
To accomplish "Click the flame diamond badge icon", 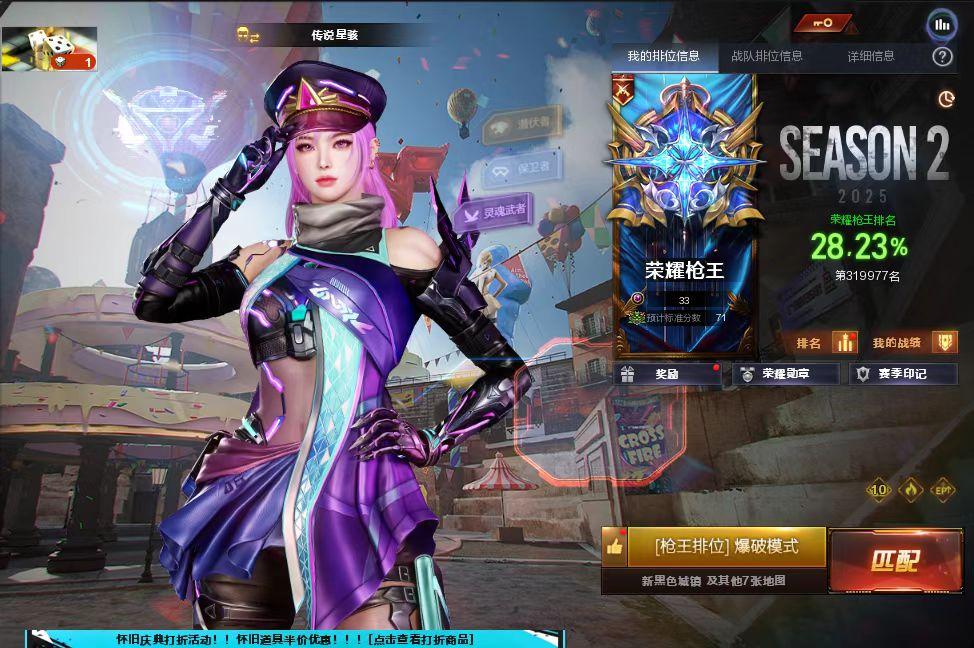I will click(x=910, y=490).
